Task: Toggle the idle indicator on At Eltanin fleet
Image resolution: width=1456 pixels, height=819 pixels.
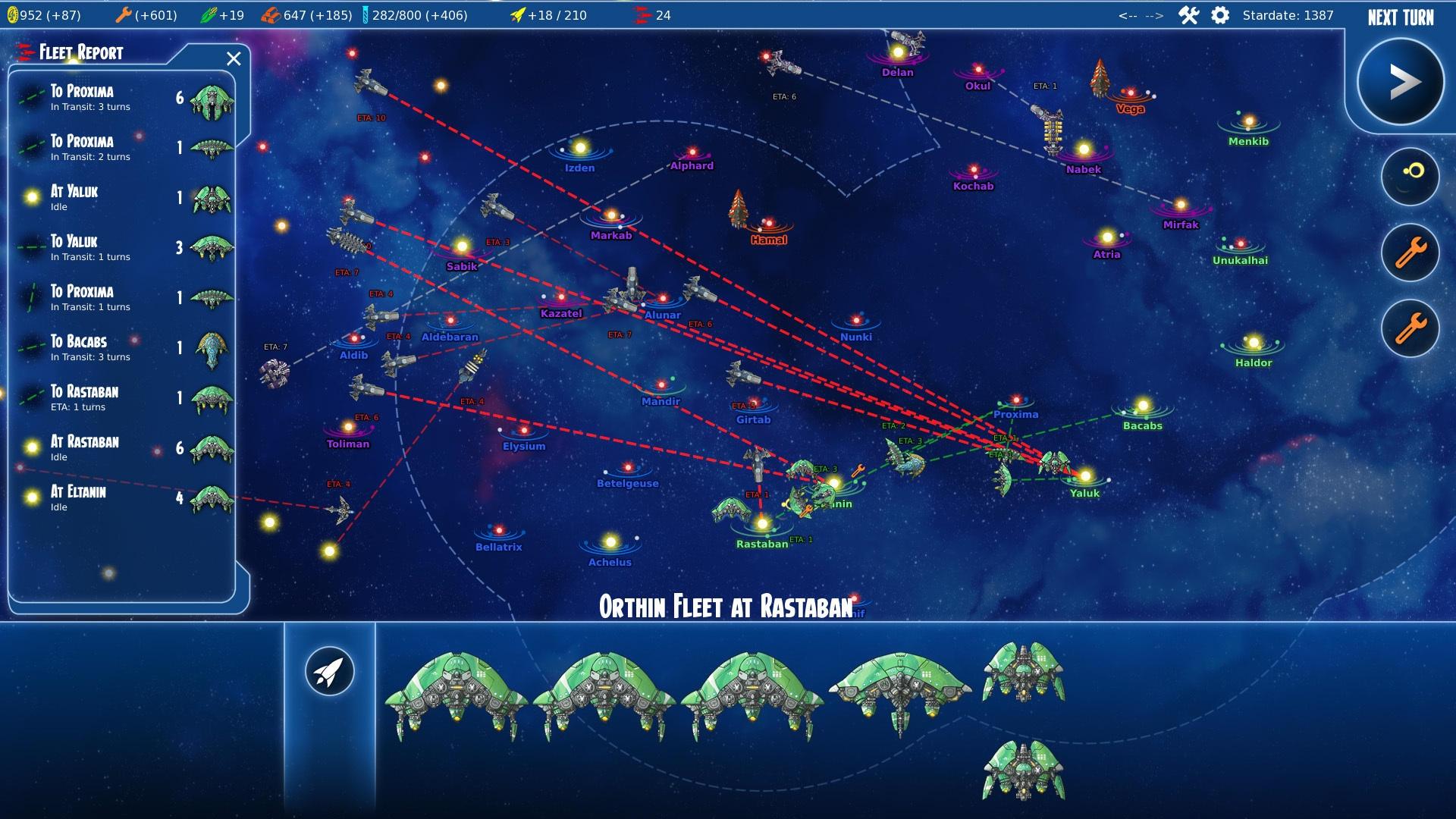Action: (31, 497)
